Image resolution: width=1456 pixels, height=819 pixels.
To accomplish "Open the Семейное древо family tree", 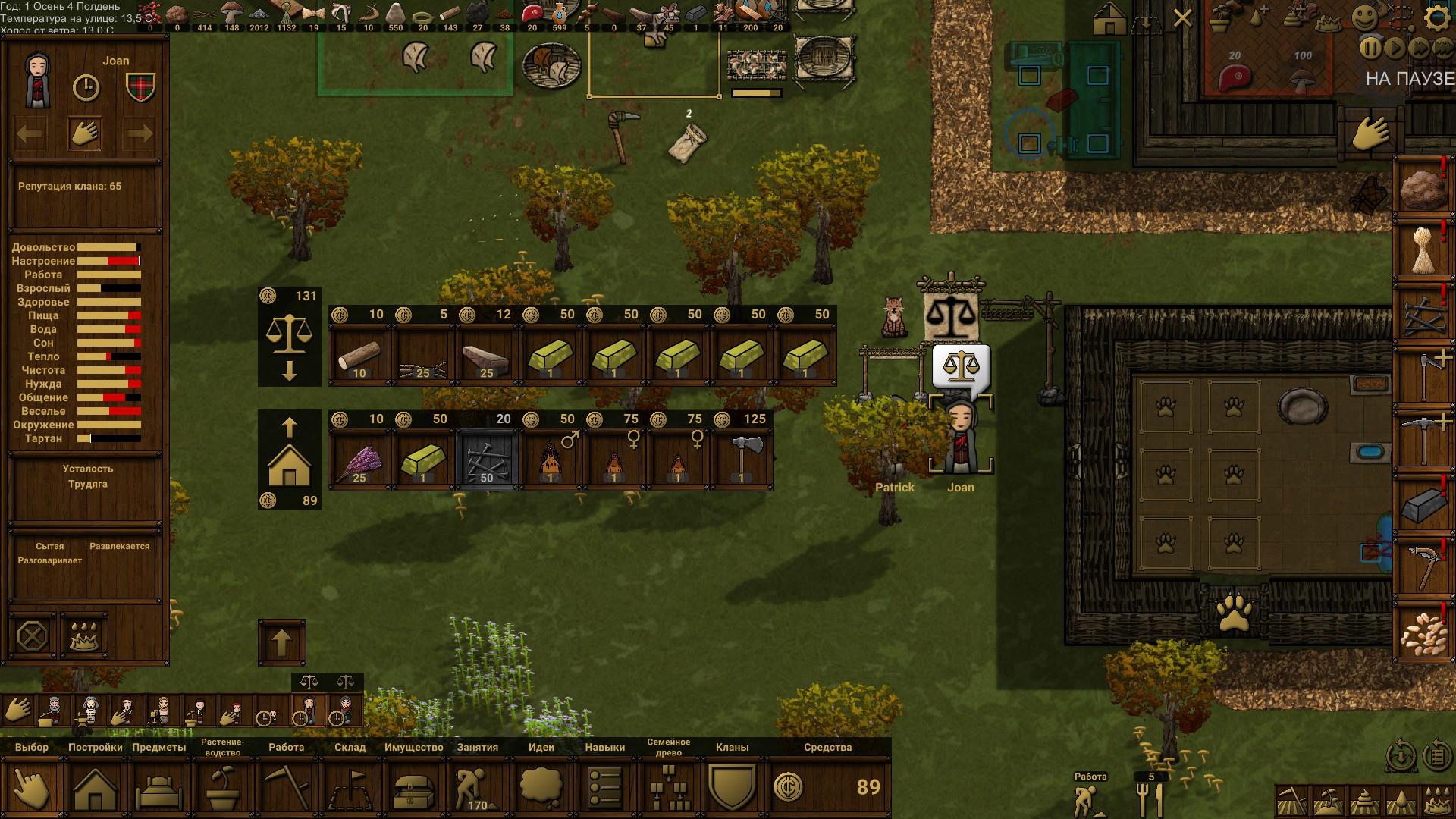I will [669, 789].
